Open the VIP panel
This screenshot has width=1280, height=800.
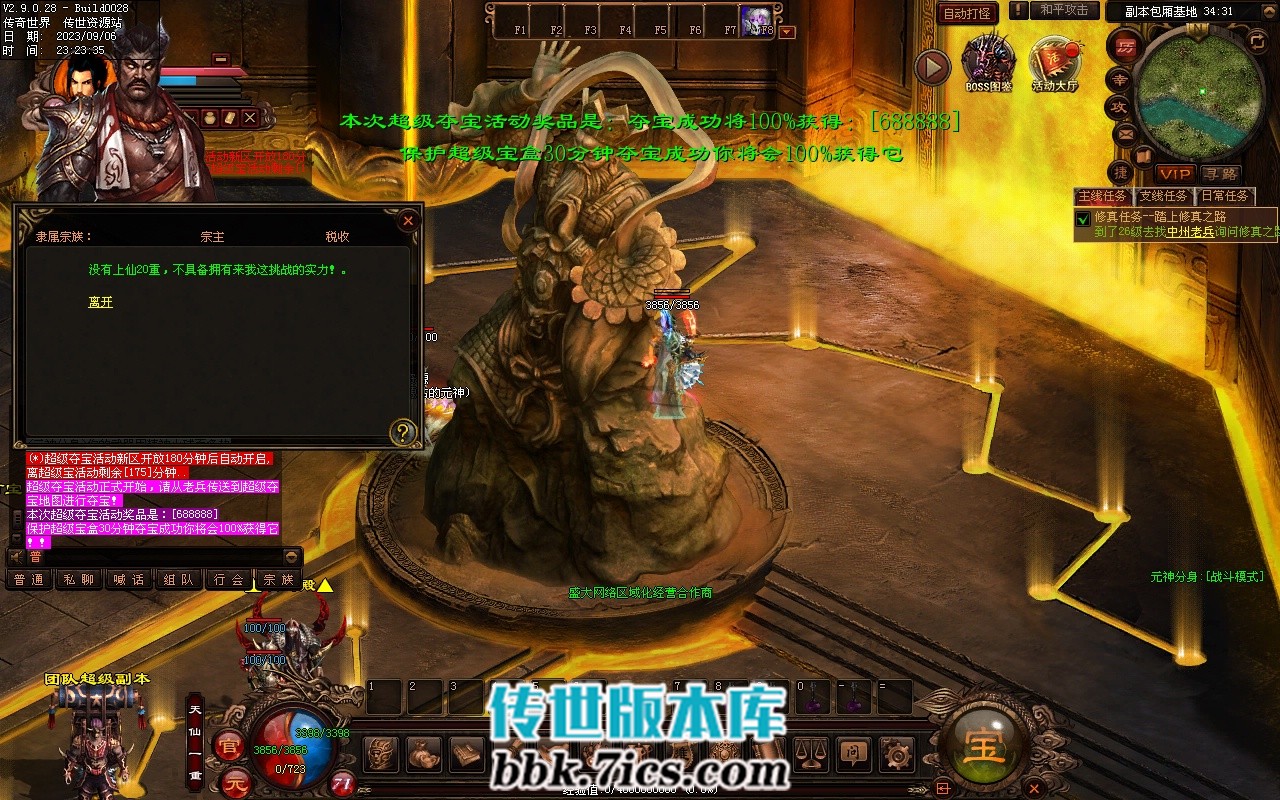pos(1175,173)
